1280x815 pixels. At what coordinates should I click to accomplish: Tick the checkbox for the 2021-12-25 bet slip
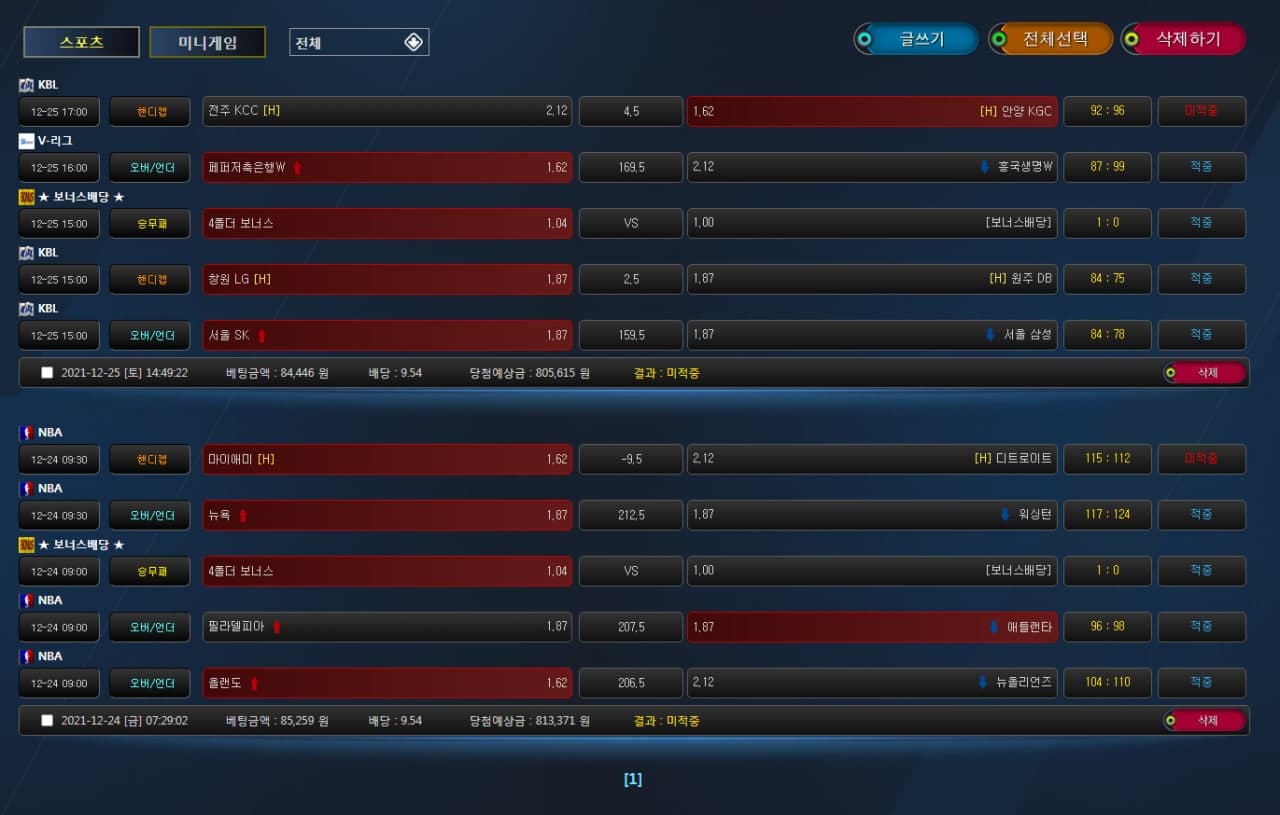tap(47, 373)
